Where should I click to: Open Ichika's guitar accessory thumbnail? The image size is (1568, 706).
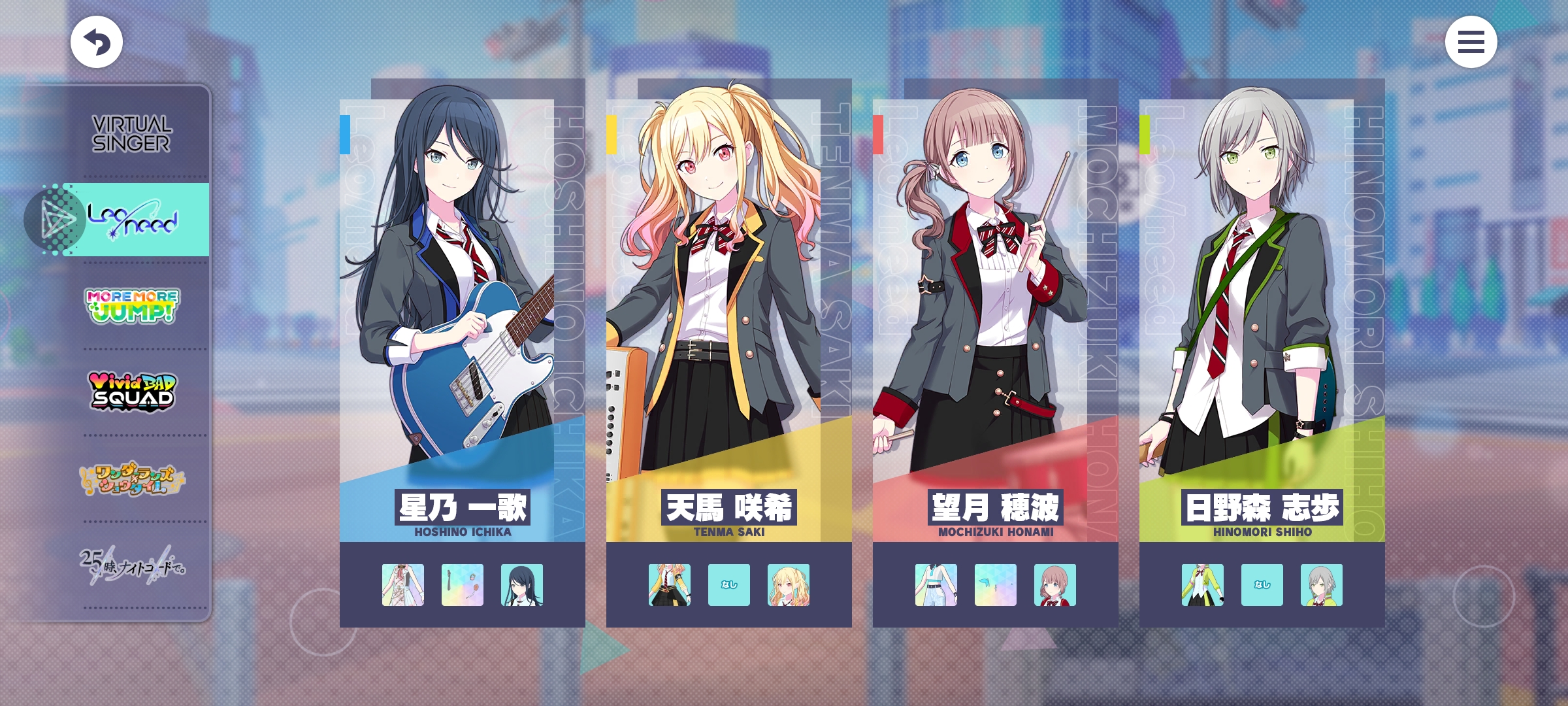[x=463, y=585]
